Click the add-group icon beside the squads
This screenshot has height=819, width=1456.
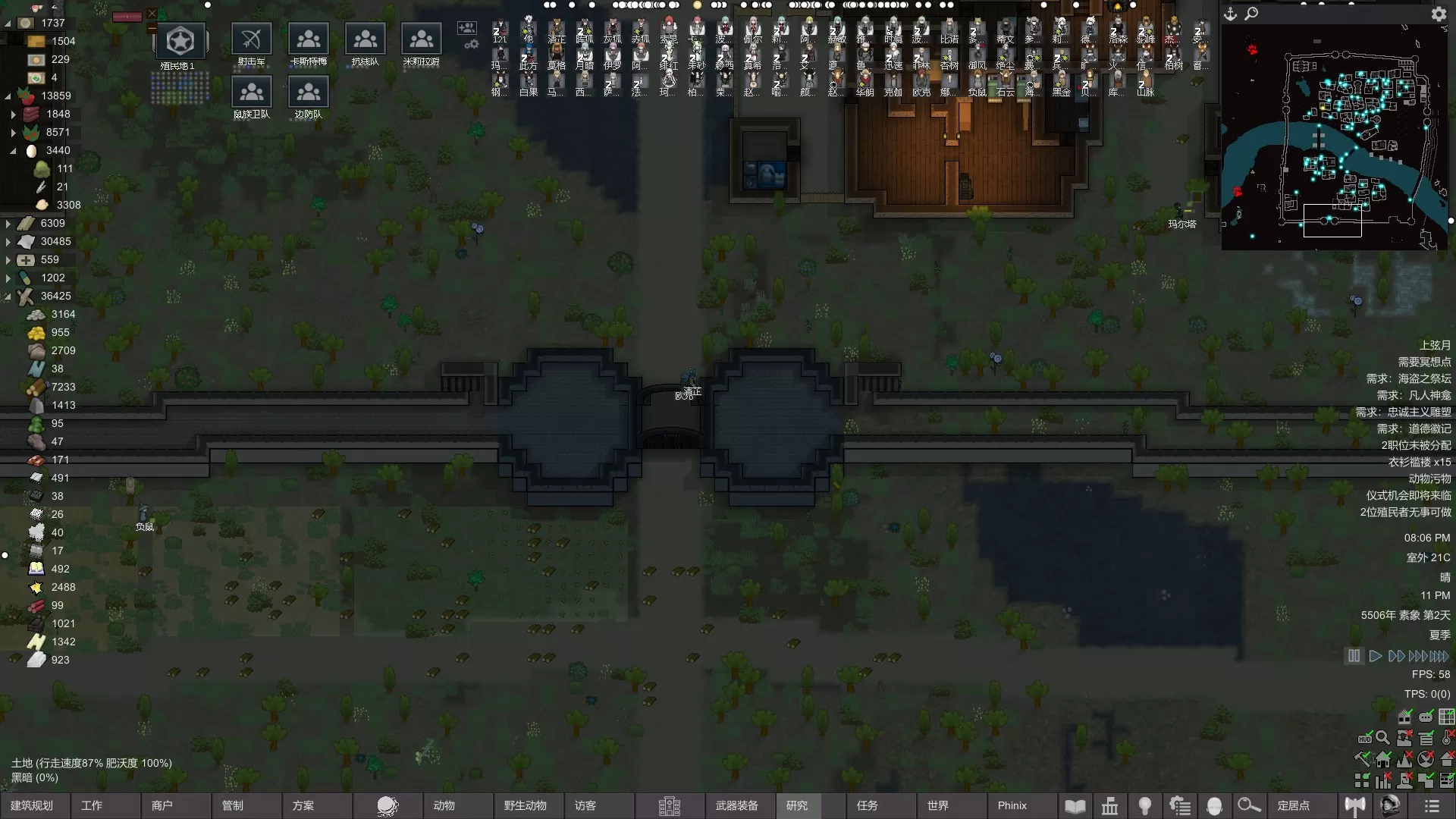[x=466, y=28]
